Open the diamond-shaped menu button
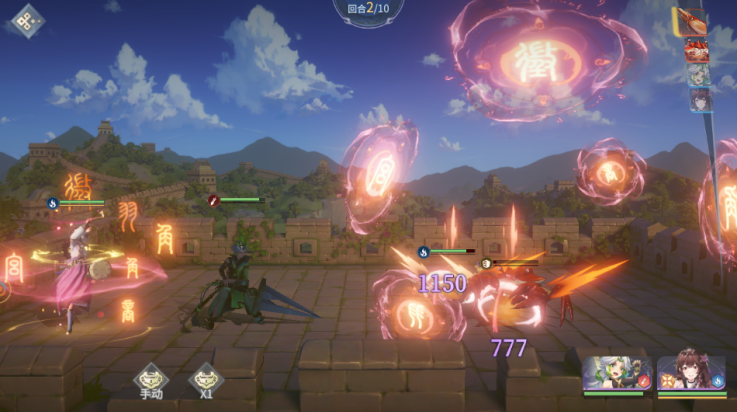Viewport: 737px width, 412px height. [x=27, y=21]
